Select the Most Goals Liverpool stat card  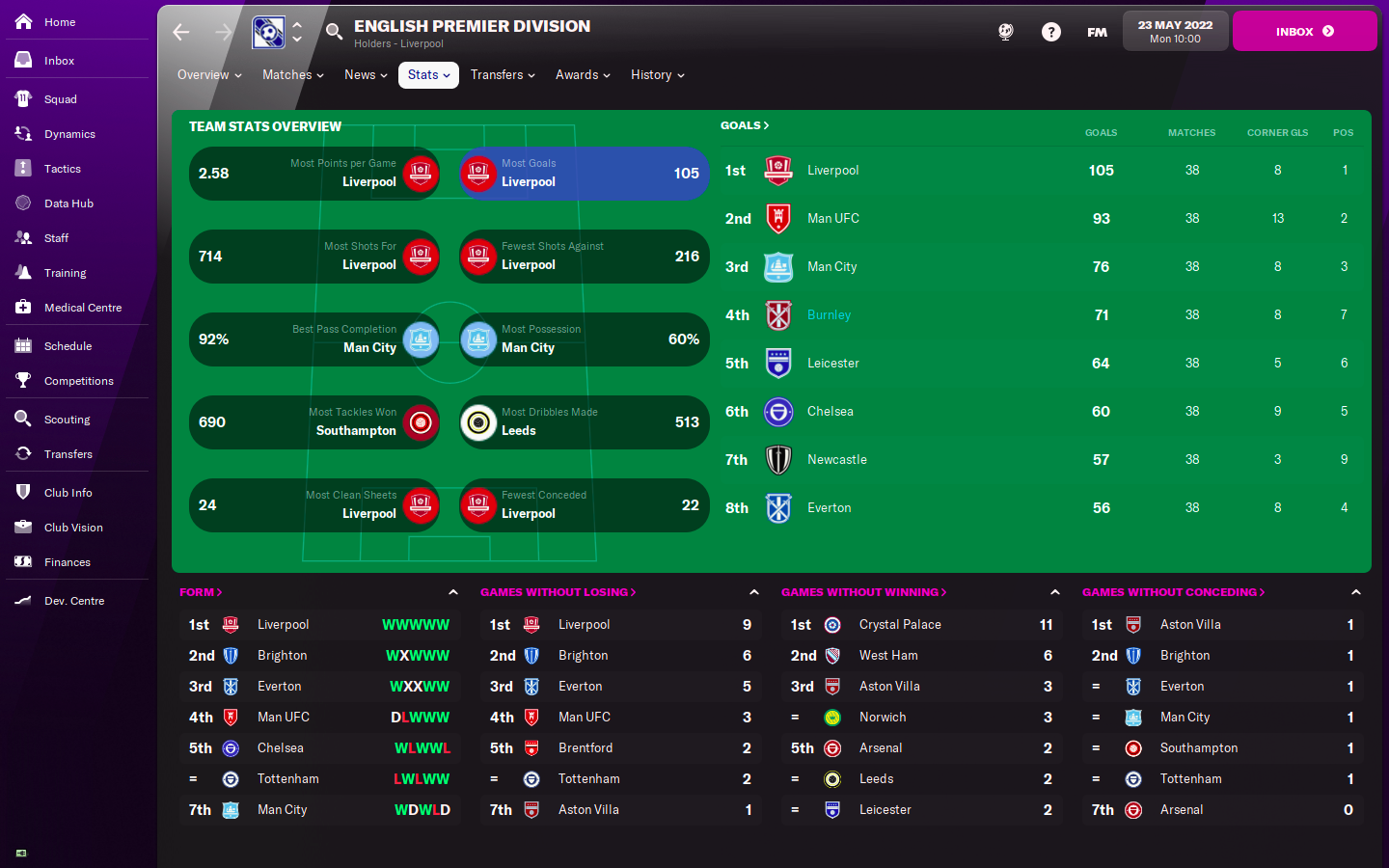[x=585, y=174]
